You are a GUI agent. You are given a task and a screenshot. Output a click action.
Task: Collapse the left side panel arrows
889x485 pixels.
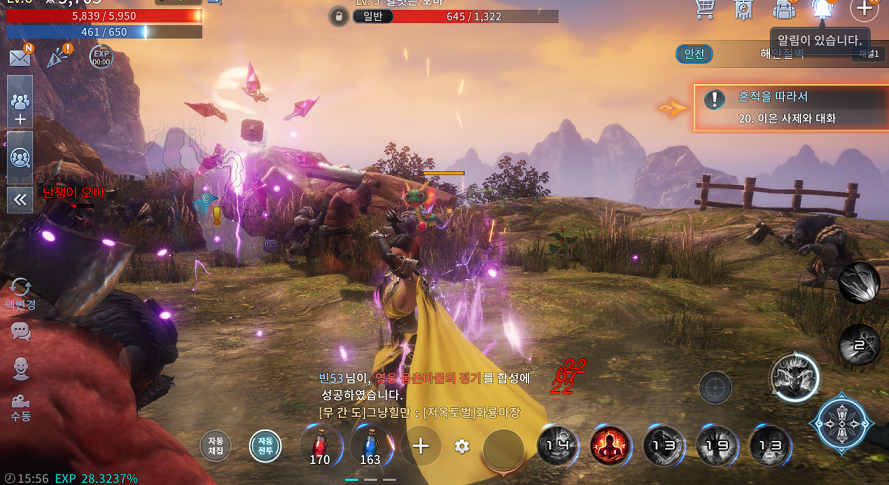20,199
